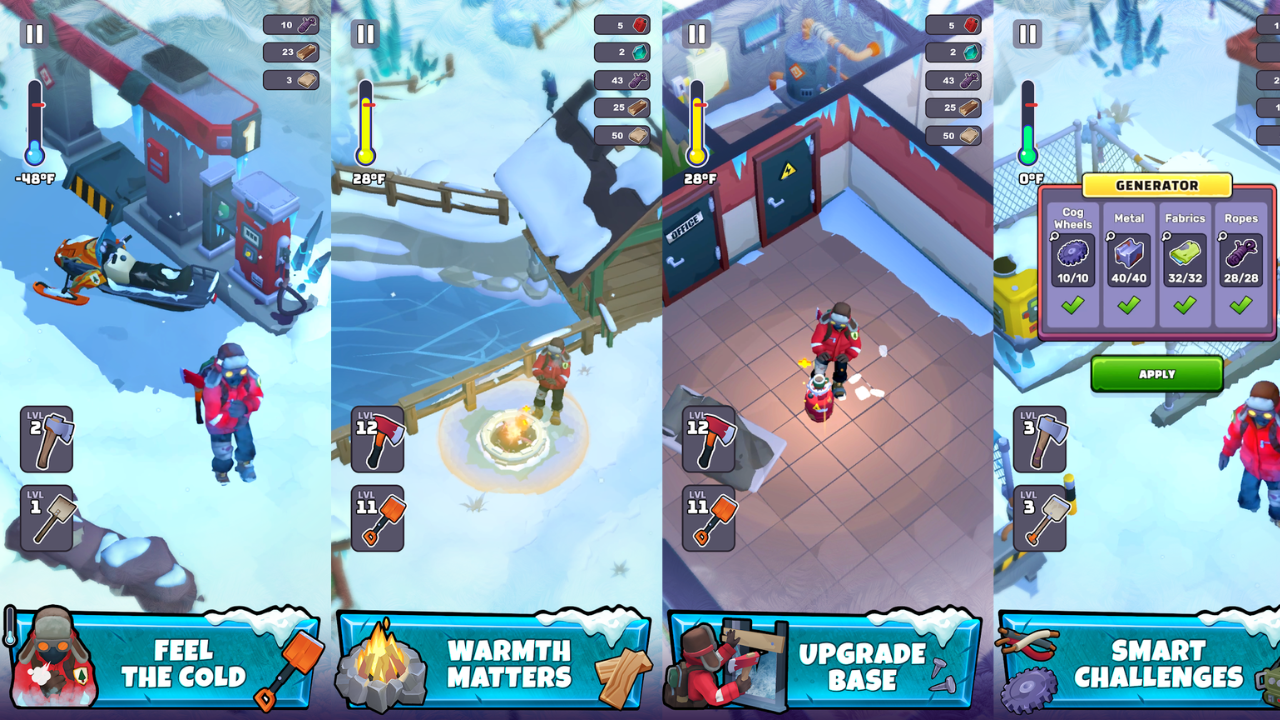The image size is (1280, 720).
Task: Pause the game showing -48°F temperature
Action: [x=34, y=34]
